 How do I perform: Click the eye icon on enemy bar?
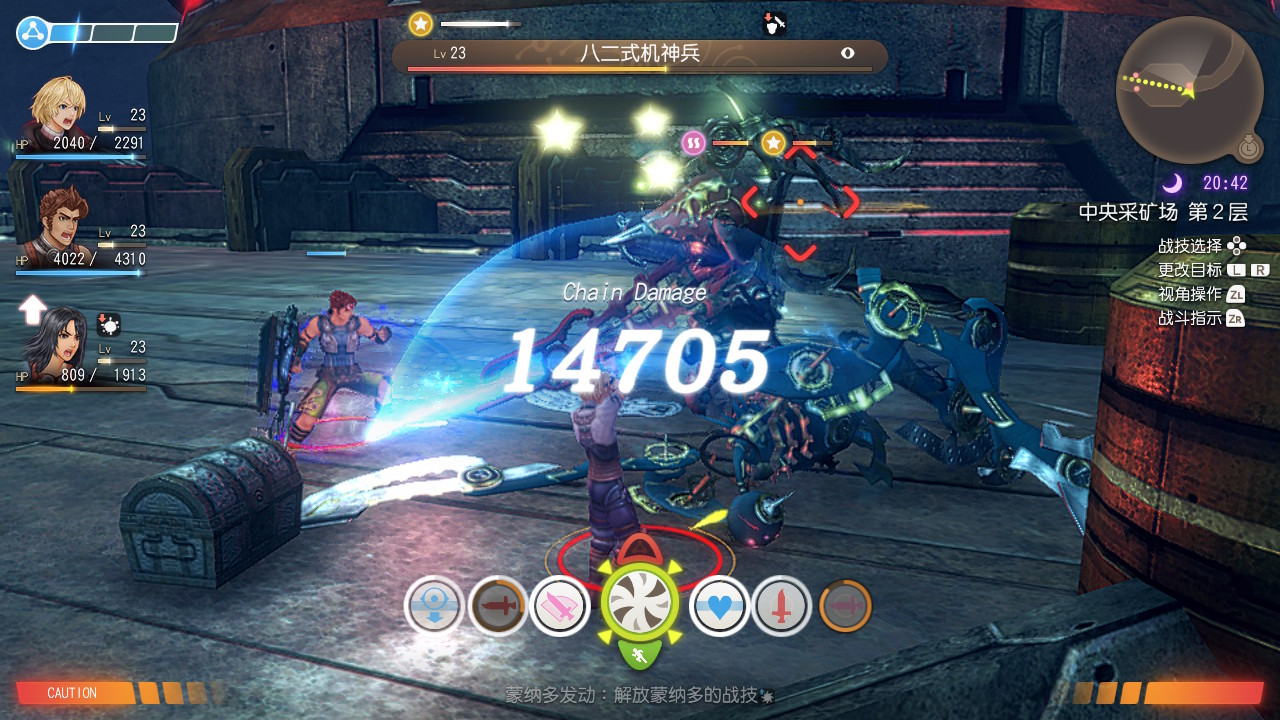848,54
